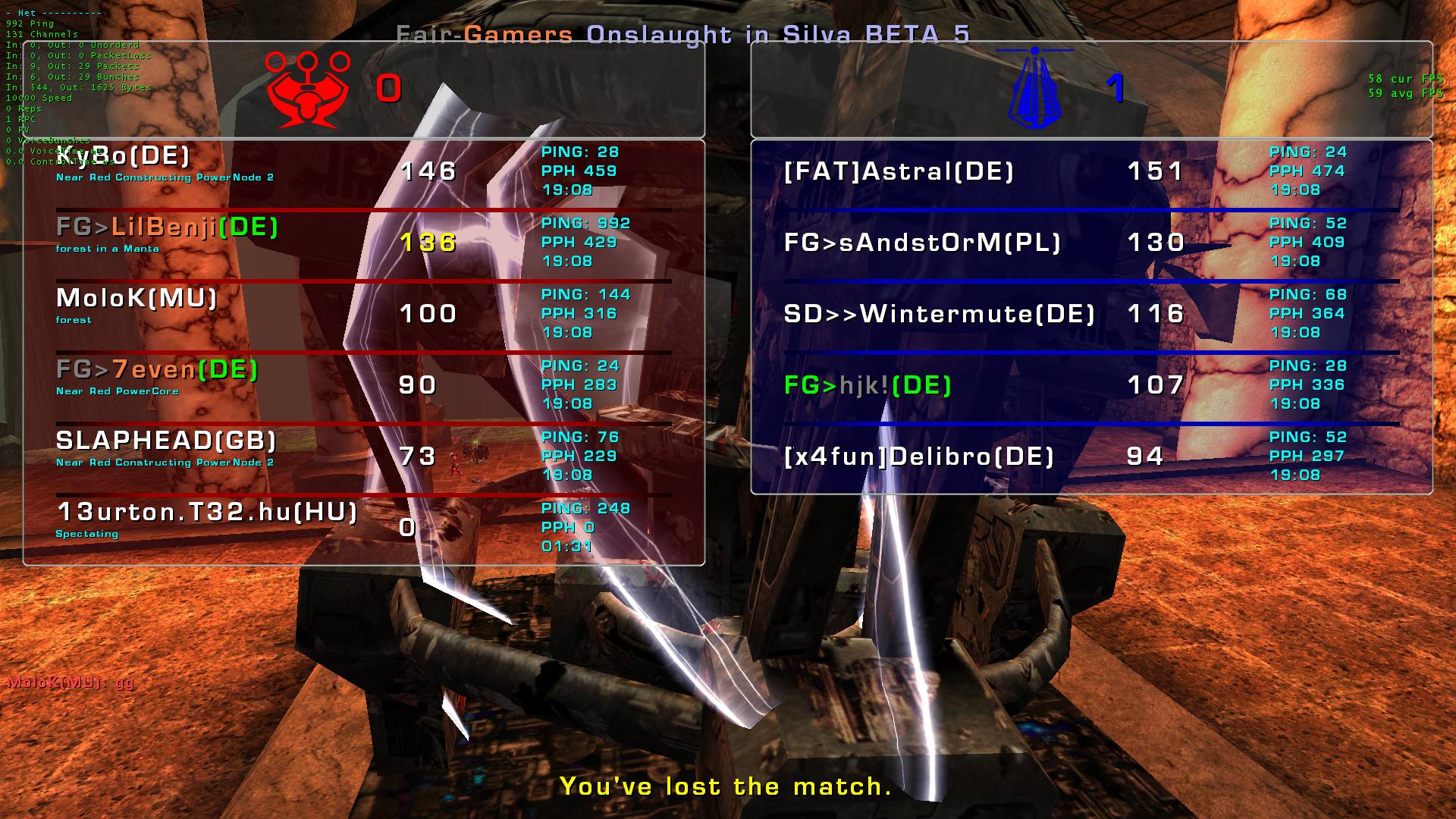Click [x4fun]Delibro(DE) scoreboard row
This screenshot has height=819, width=1456.
(918, 457)
